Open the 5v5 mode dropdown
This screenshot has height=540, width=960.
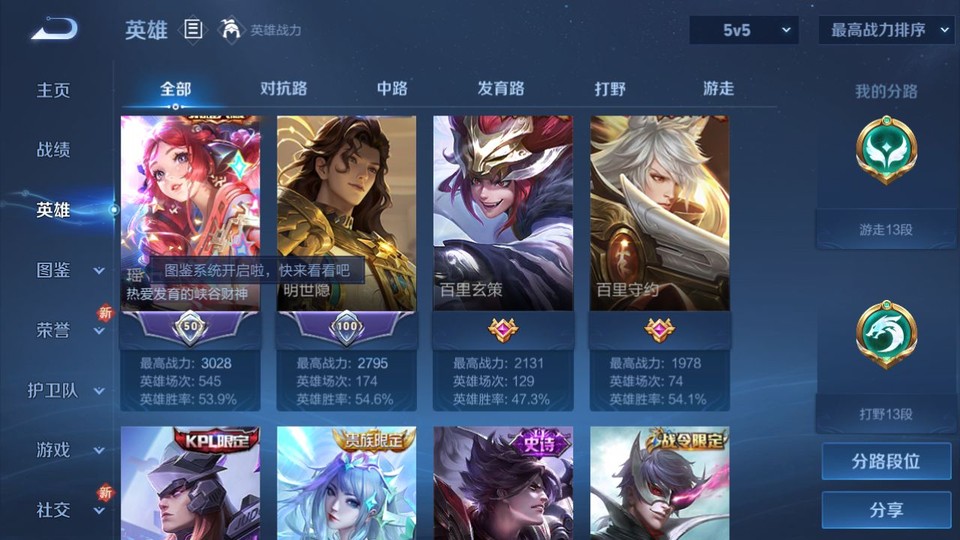(x=744, y=30)
